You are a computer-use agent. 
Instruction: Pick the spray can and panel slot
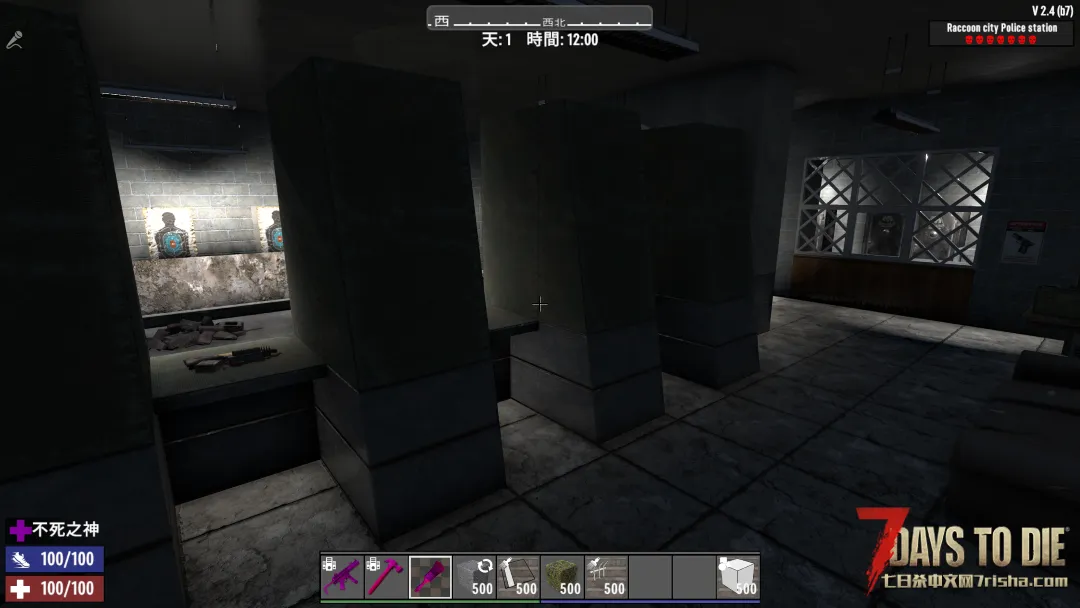click(518, 577)
